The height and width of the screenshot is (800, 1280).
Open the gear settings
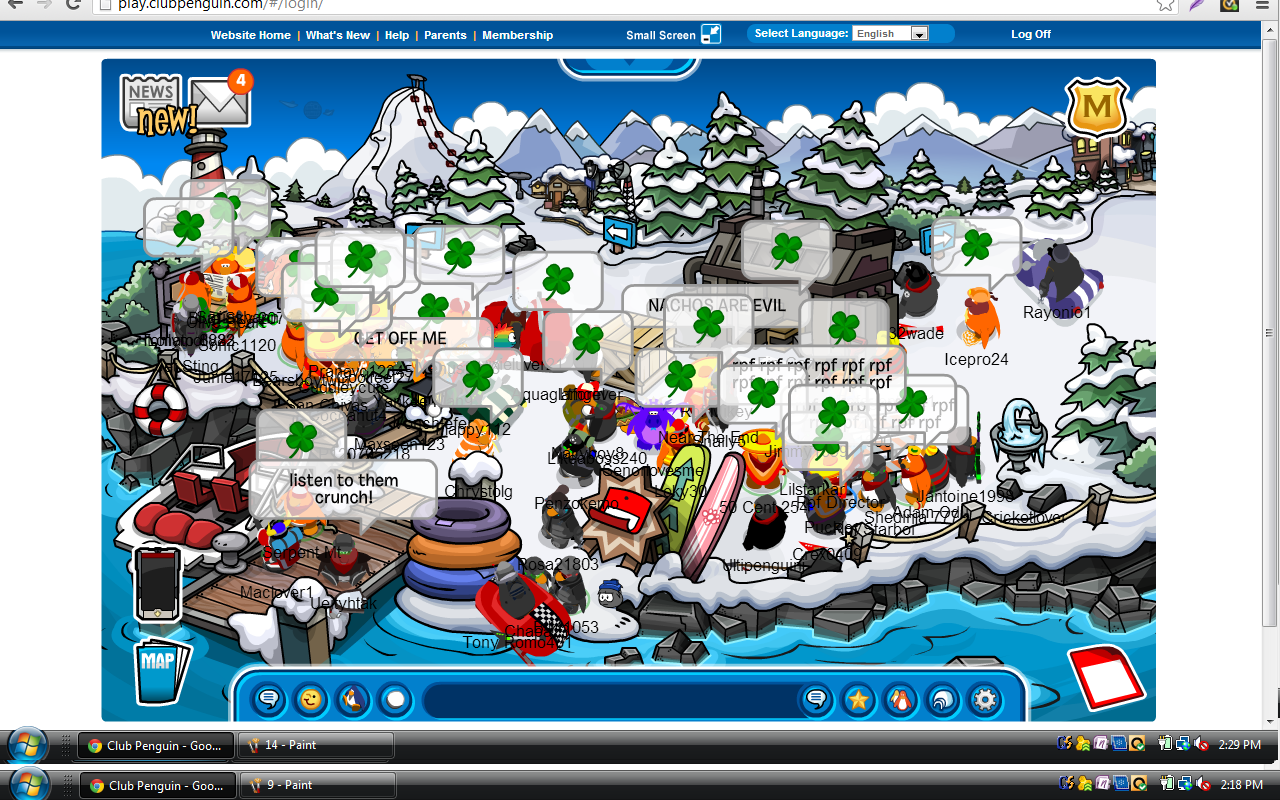tap(985, 700)
